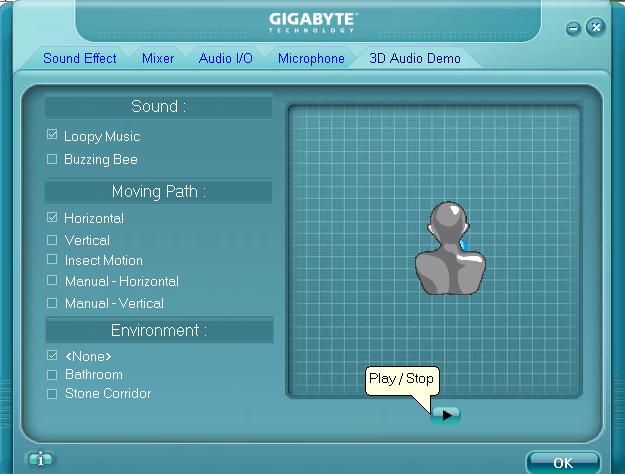Screen dimensions: 625x474
Task: Select the Microphone tab
Action: point(311,59)
